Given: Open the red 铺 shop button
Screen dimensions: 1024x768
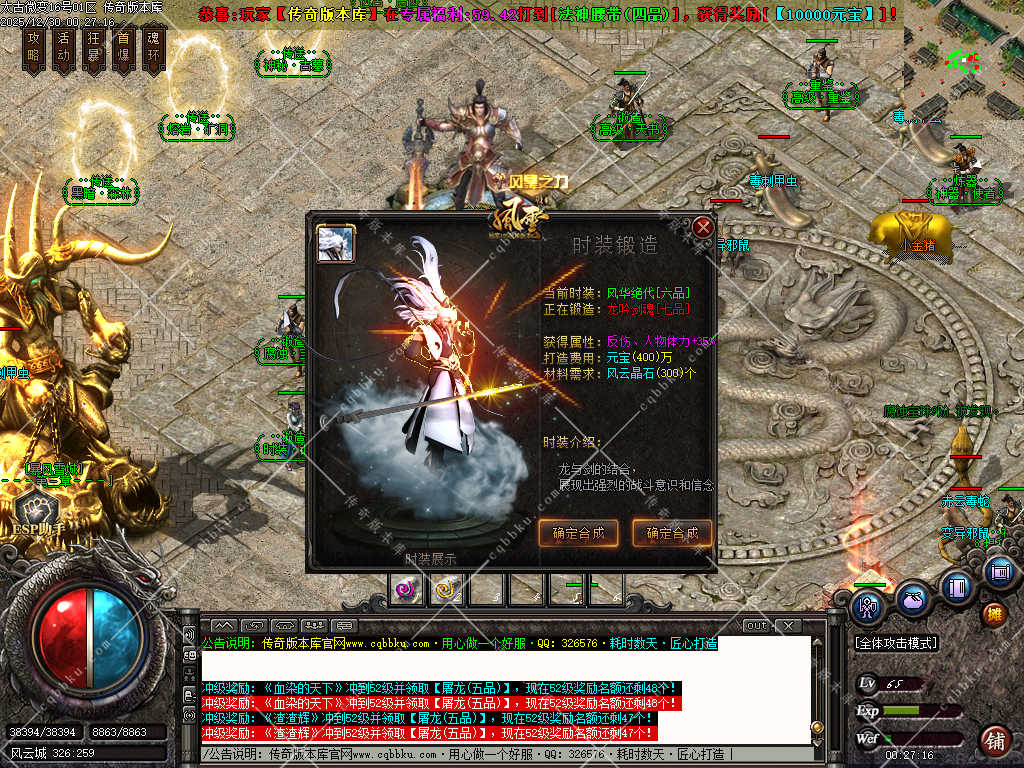Looking at the screenshot, I should tap(995, 741).
